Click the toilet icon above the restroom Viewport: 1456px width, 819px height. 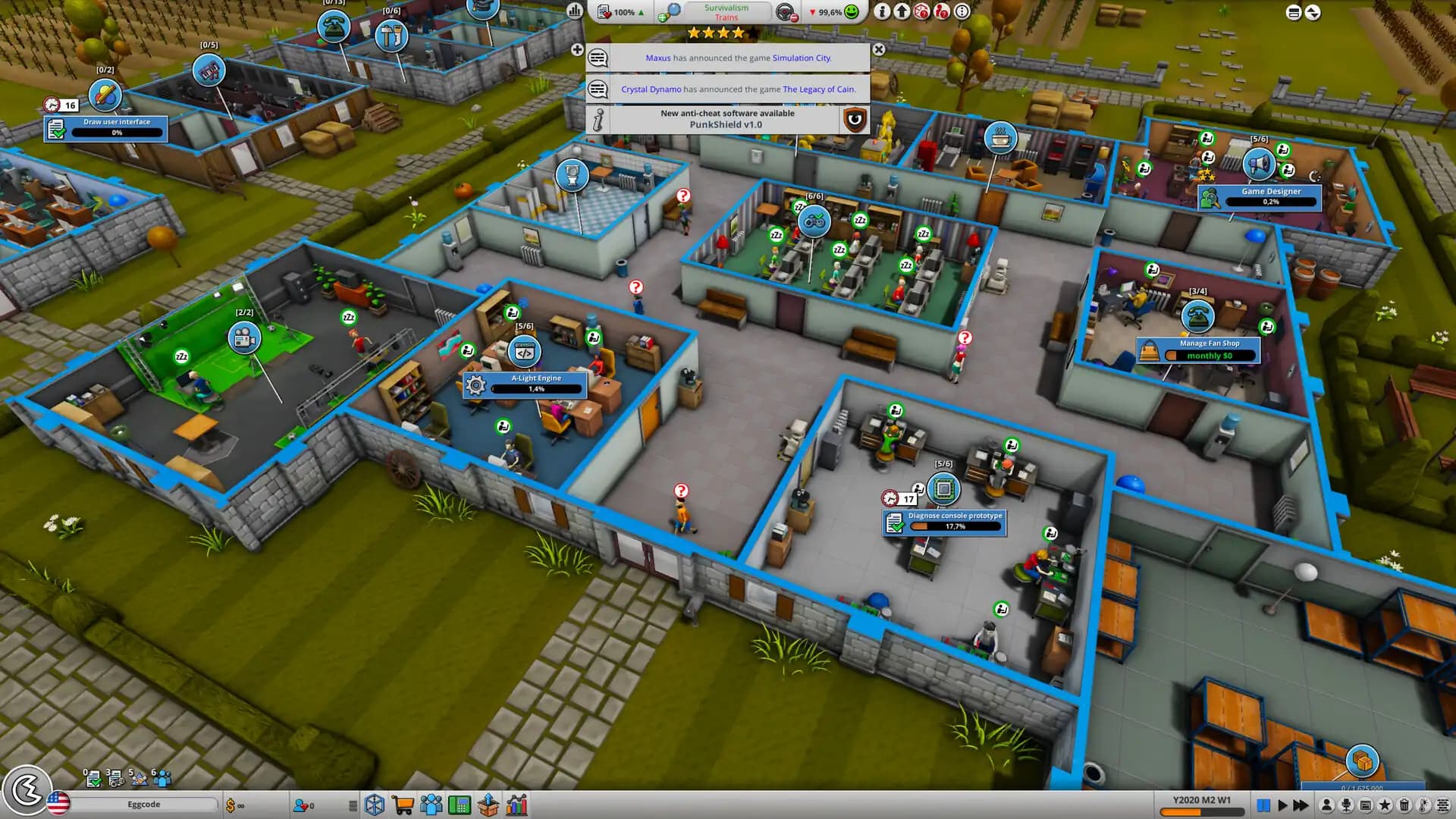[573, 175]
